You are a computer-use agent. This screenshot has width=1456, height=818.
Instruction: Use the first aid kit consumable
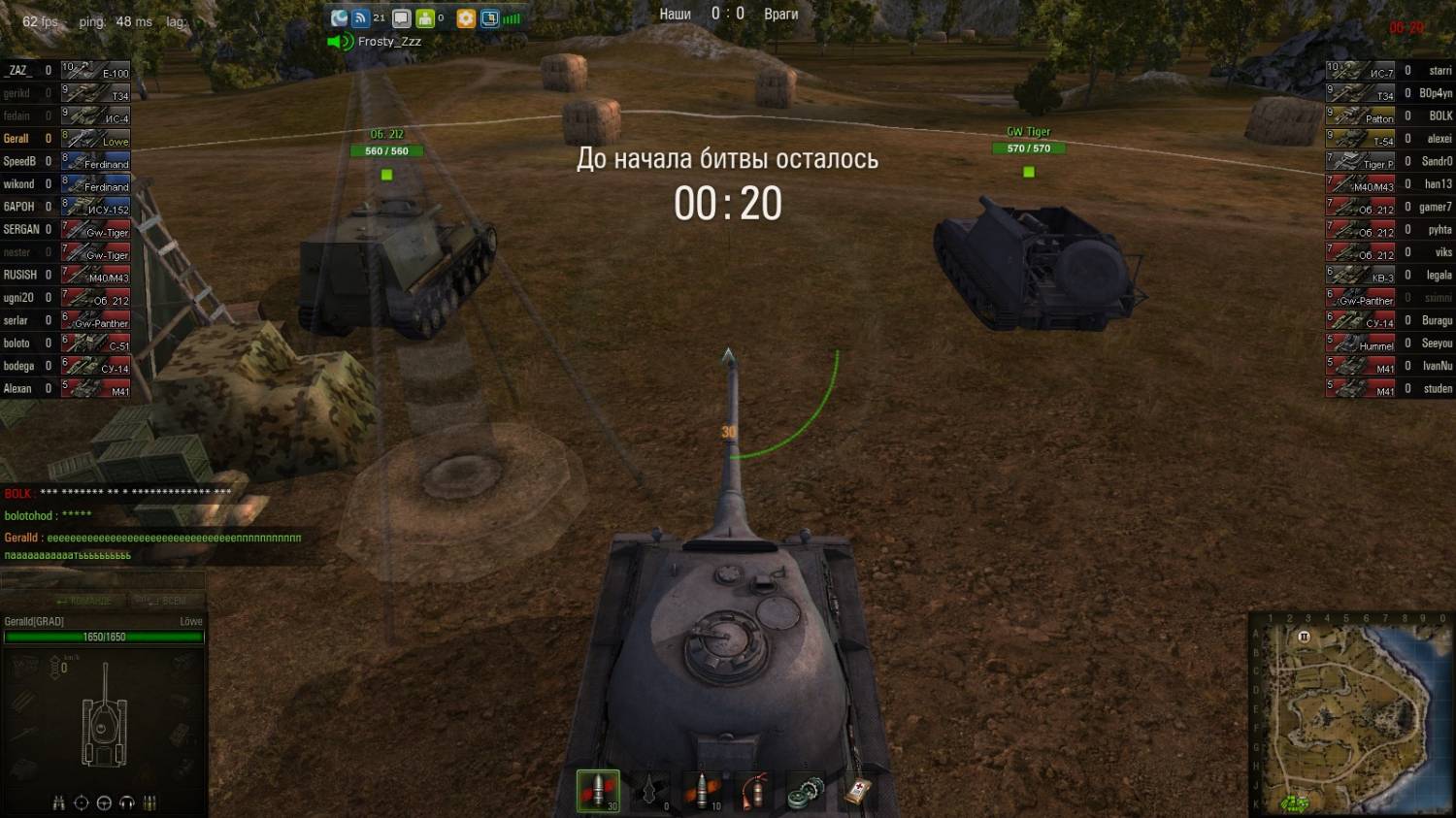[858, 791]
